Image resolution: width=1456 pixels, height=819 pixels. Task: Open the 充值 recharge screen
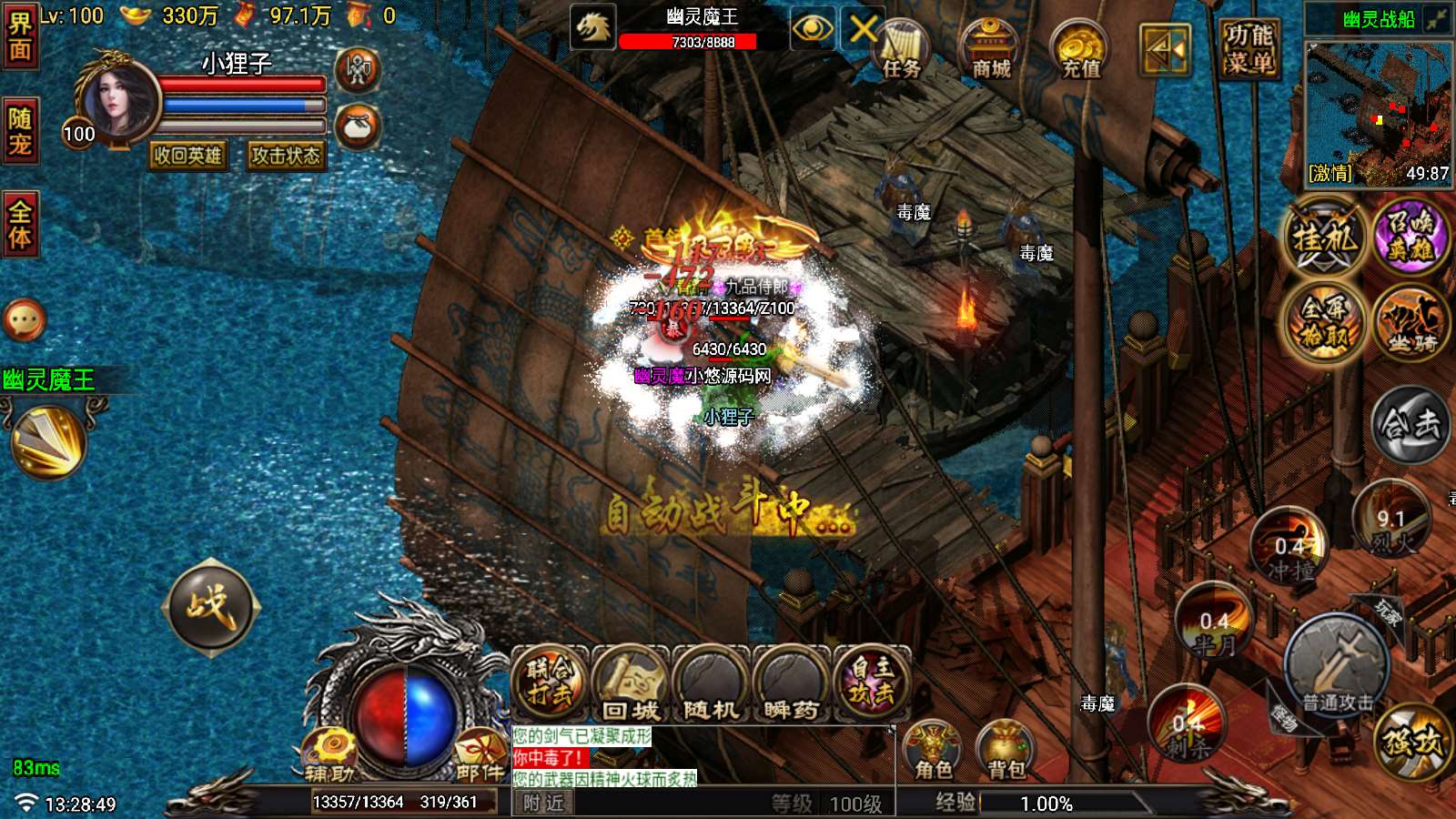point(1080,50)
